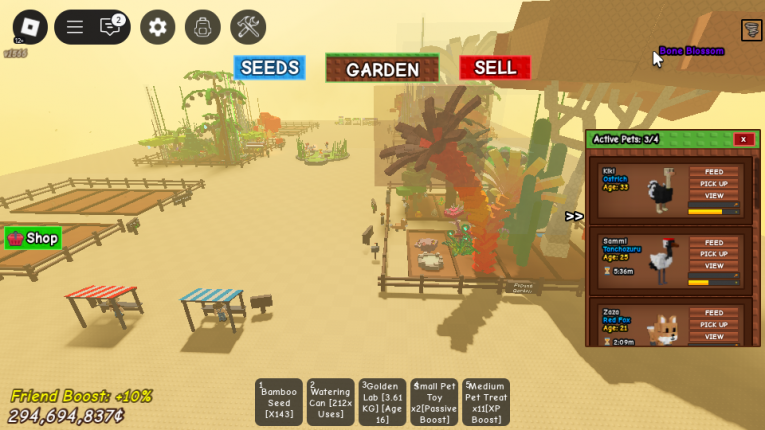Pick up Zaza the Red Fox
The height and width of the screenshot is (430, 765).
pos(714,325)
